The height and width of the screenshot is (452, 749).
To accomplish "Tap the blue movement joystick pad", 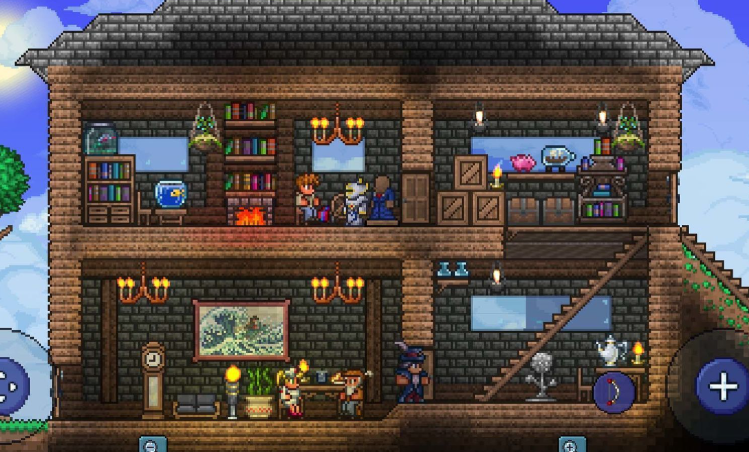I will point(12,384).
